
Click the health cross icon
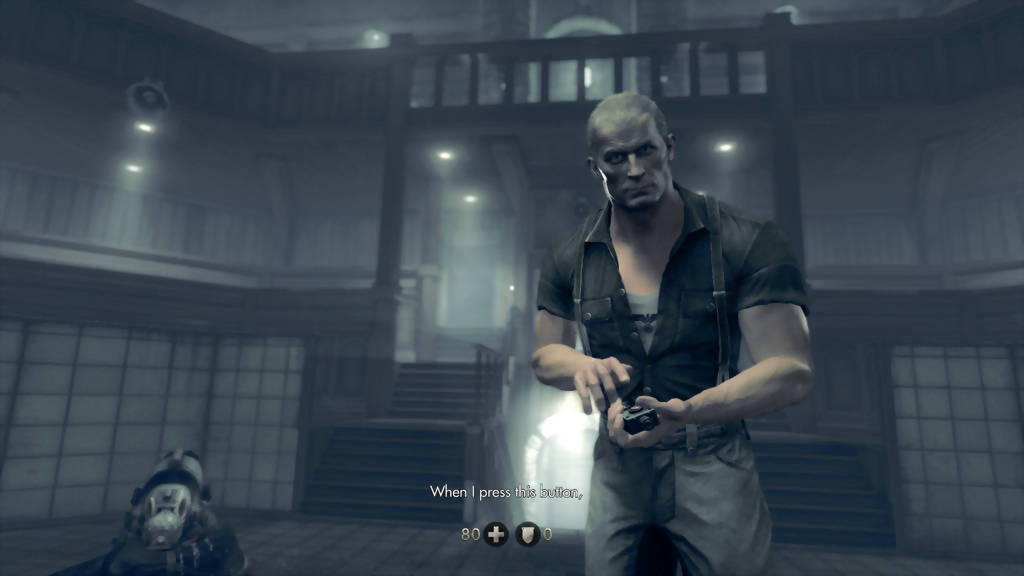[x=495, y=534]
